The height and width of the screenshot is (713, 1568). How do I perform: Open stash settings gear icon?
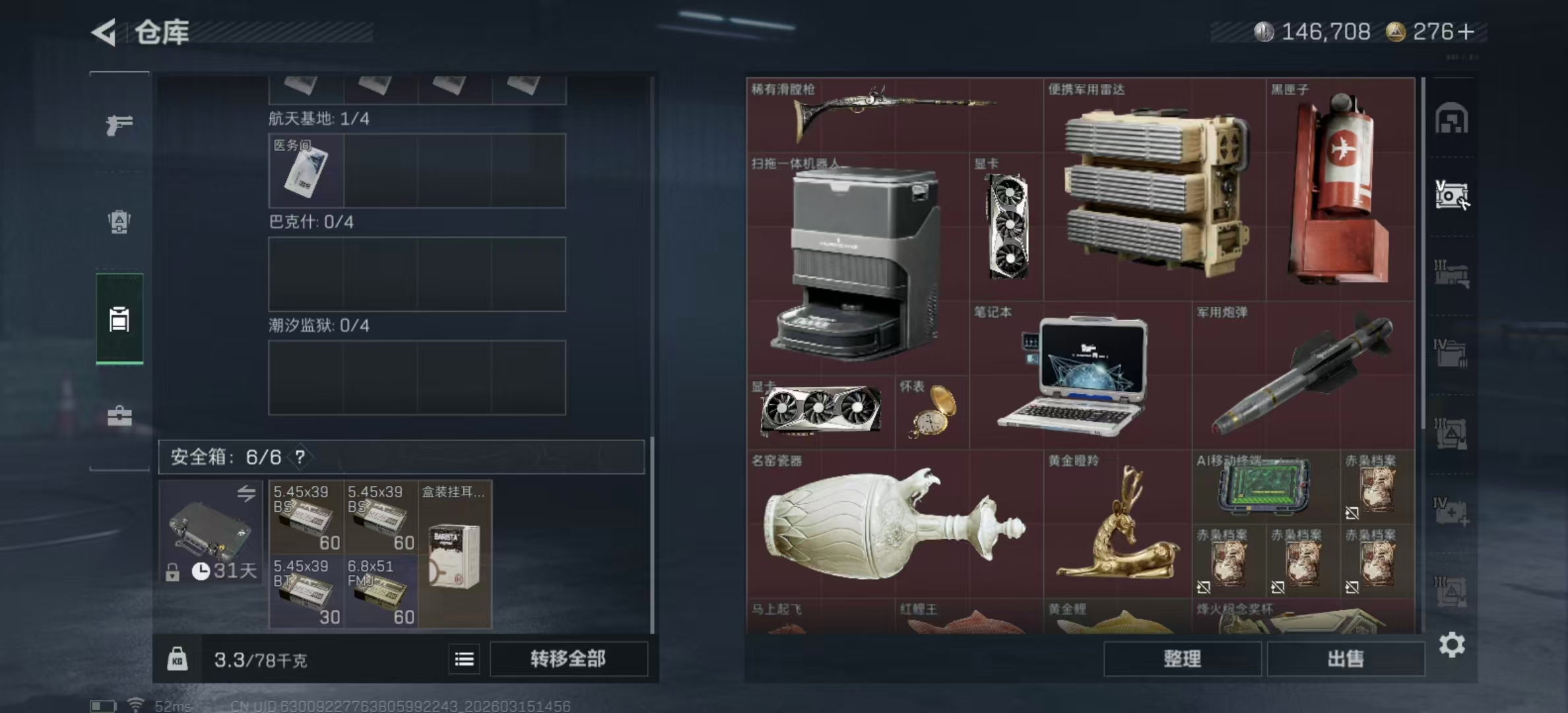pos(1452,644)
